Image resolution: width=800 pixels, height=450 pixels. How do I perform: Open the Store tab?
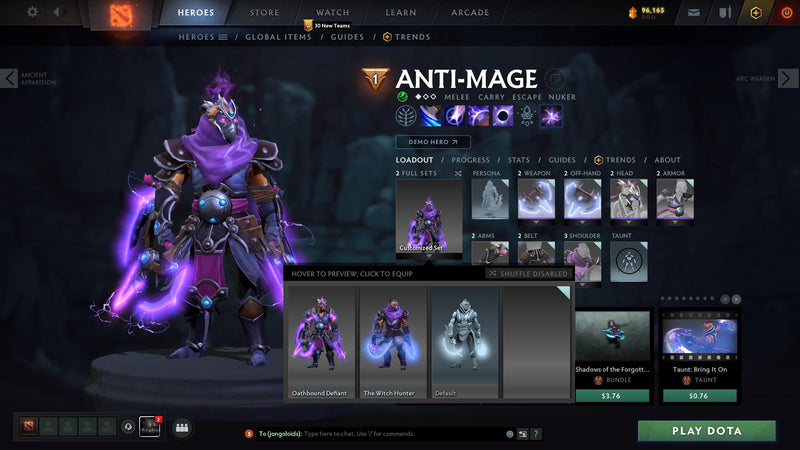264,13
